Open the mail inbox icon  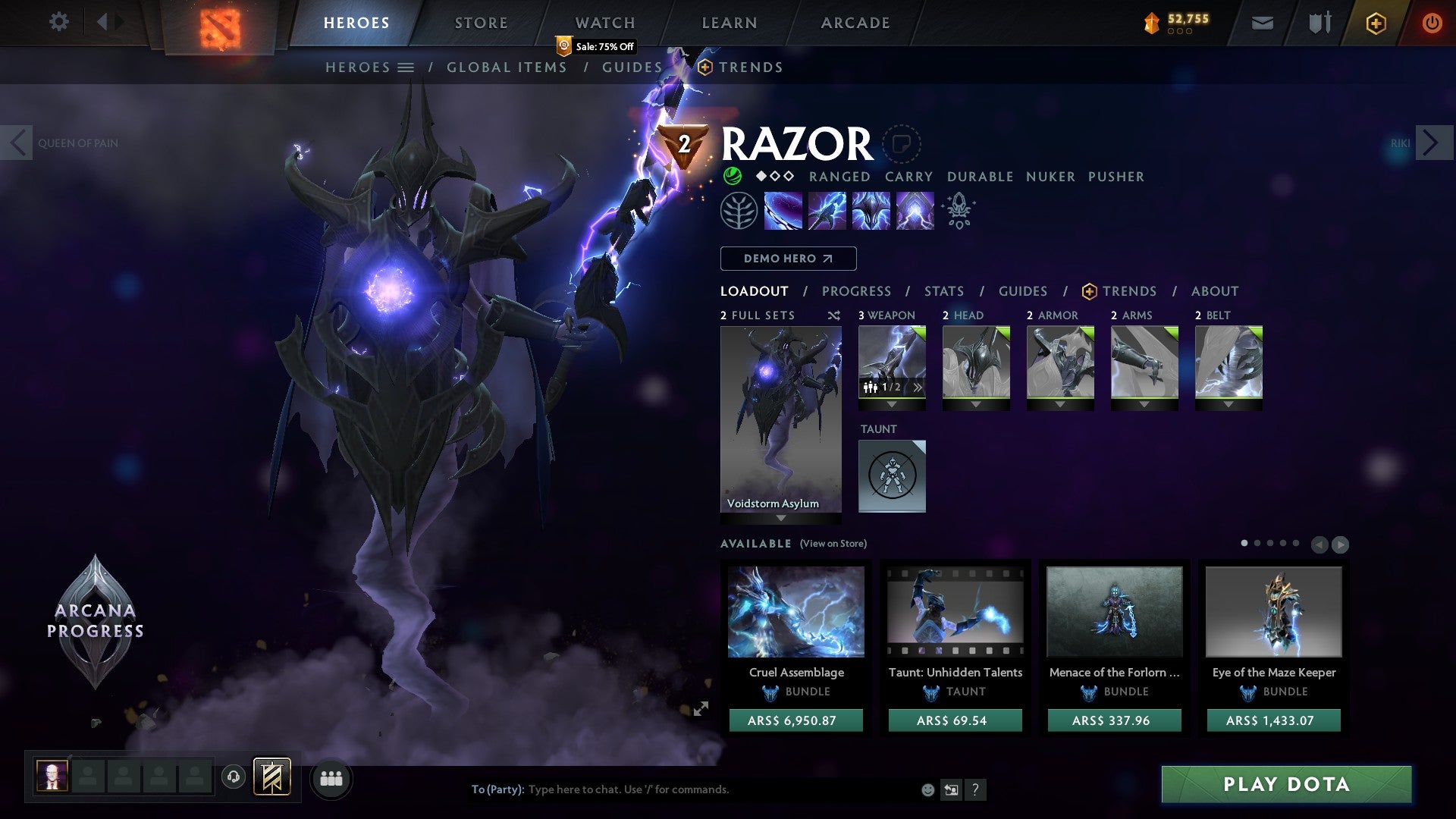(x=1263, y=23)
